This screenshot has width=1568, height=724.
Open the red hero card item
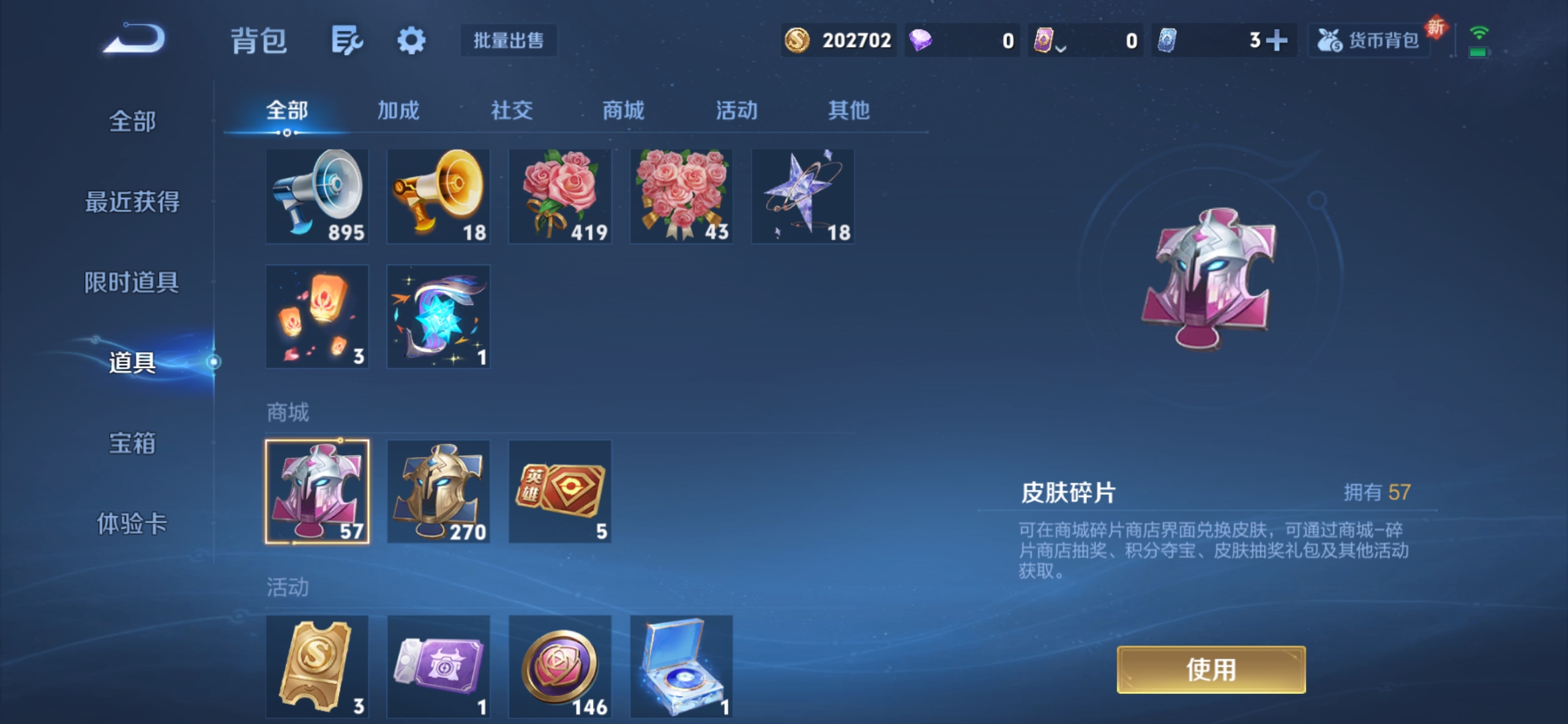[x=560, y=491]
